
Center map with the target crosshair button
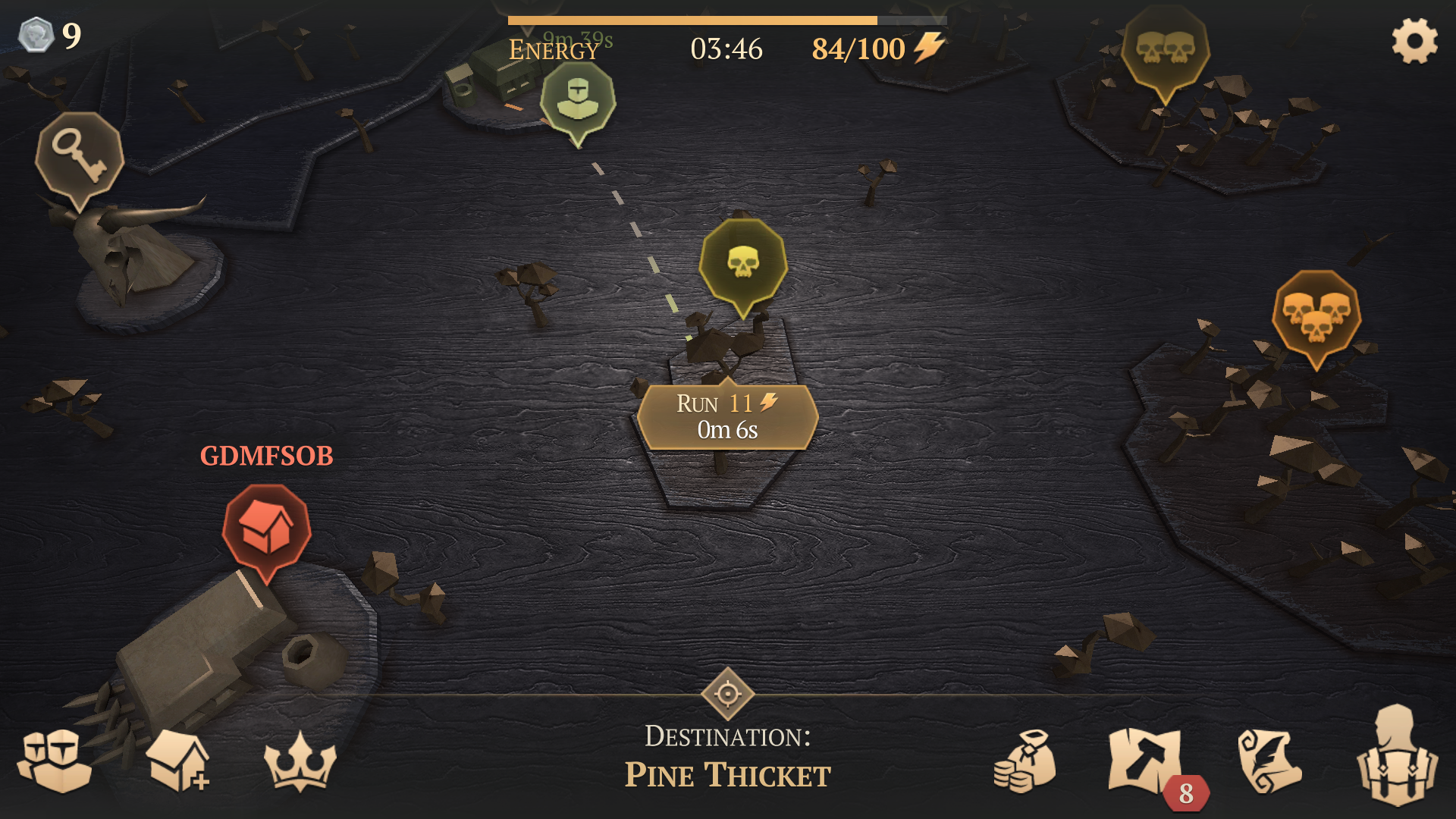pyautogui.click(x=727, y=693)
